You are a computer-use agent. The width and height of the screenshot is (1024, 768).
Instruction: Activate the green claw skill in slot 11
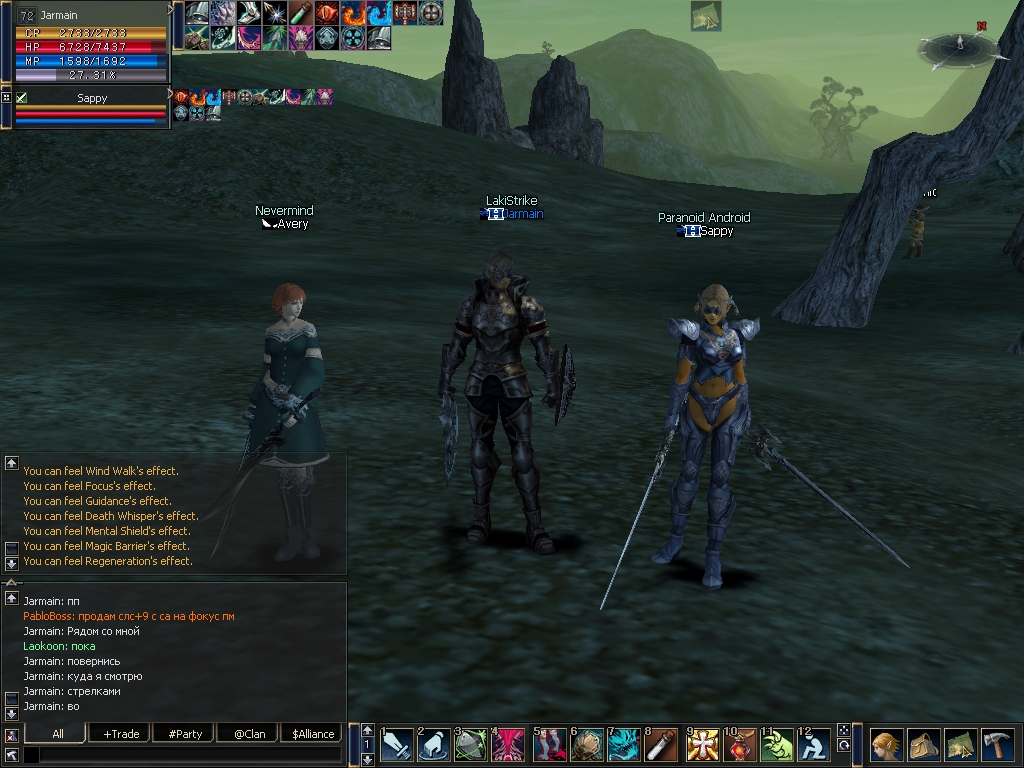click(x=777, y=745)
